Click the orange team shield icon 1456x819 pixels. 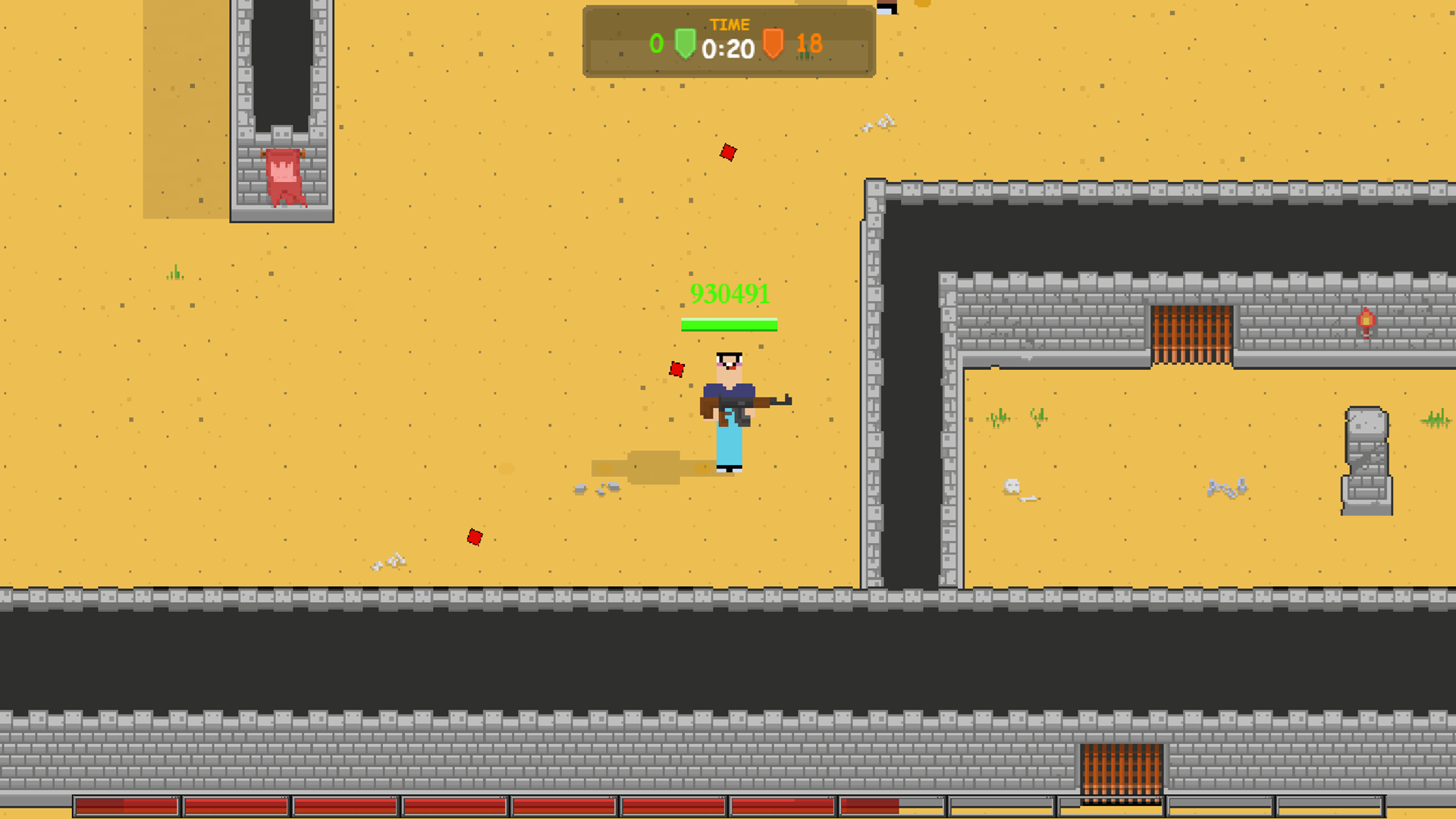[774, 43]
